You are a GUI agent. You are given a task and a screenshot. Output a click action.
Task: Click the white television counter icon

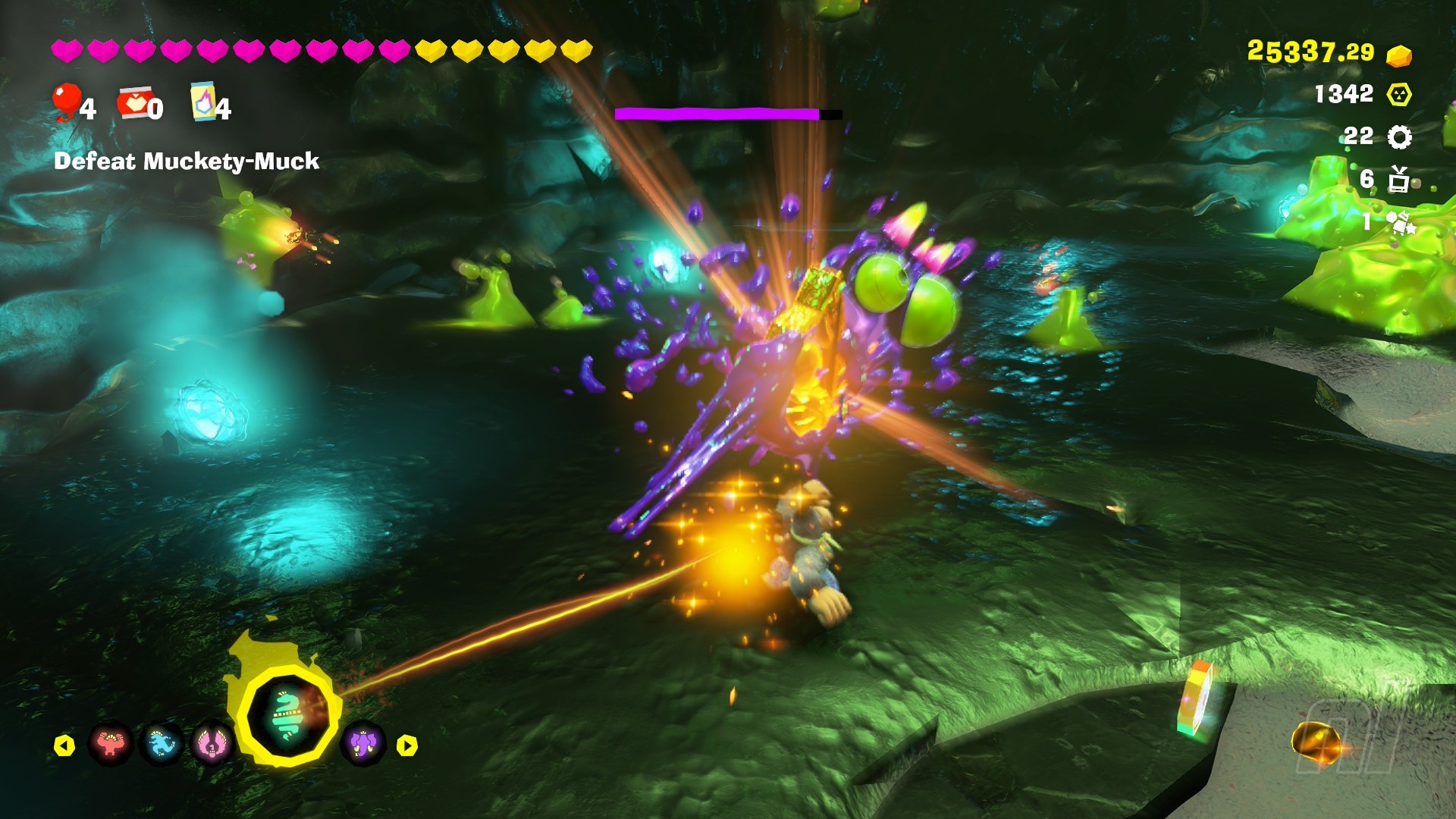click(1399, 180)
